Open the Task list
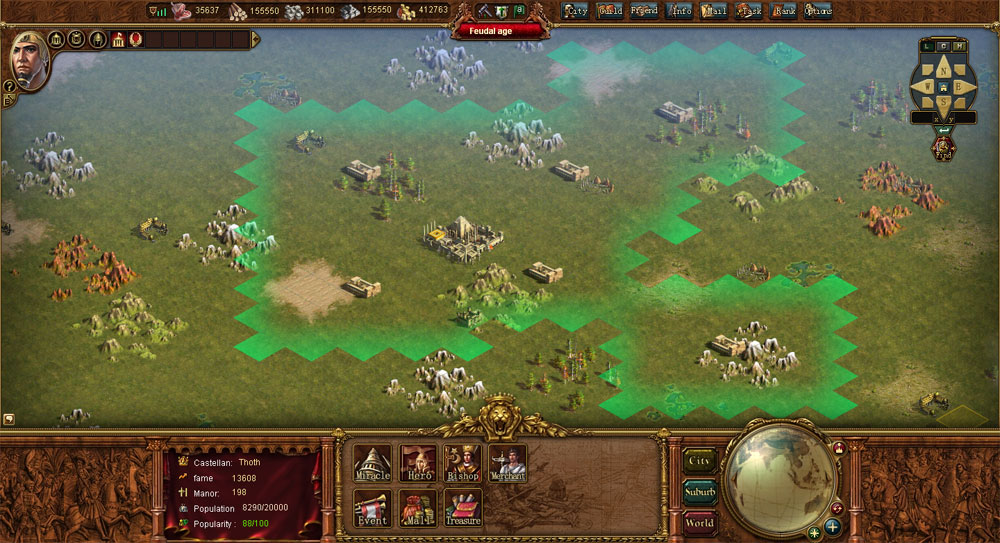The width and height of the screenshot is (1000, 543). click(748, 11)
